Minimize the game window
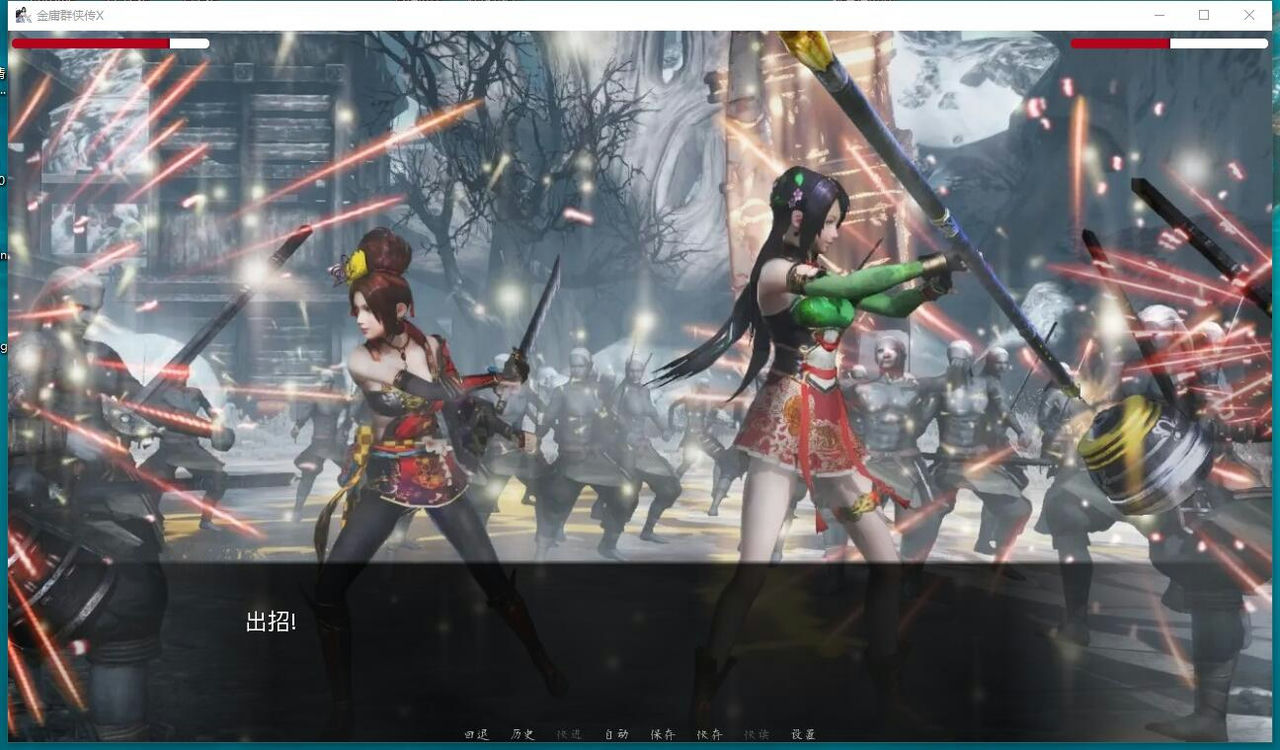Screen dimensions: 1280x750 tap(1160, 15)
